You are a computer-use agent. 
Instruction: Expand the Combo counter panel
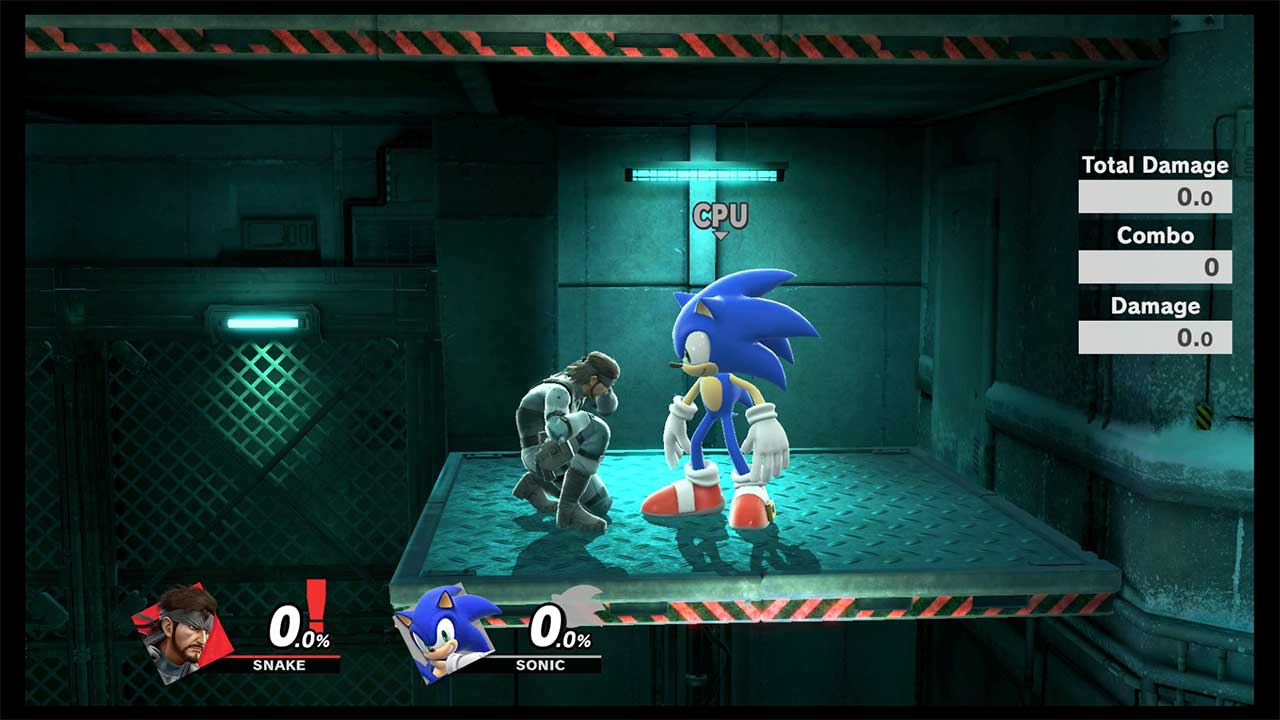[x=1155, y=267]
